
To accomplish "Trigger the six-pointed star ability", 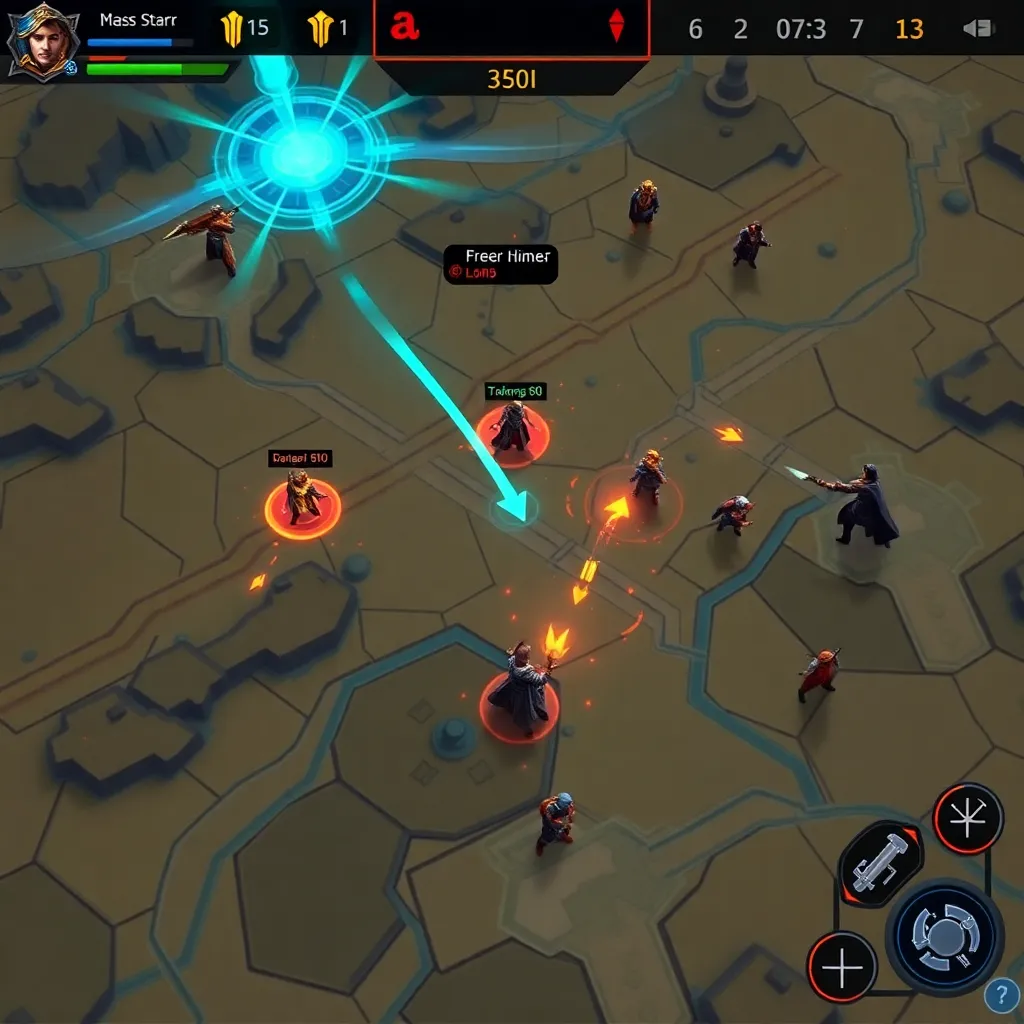I will [x=968, y=818].
